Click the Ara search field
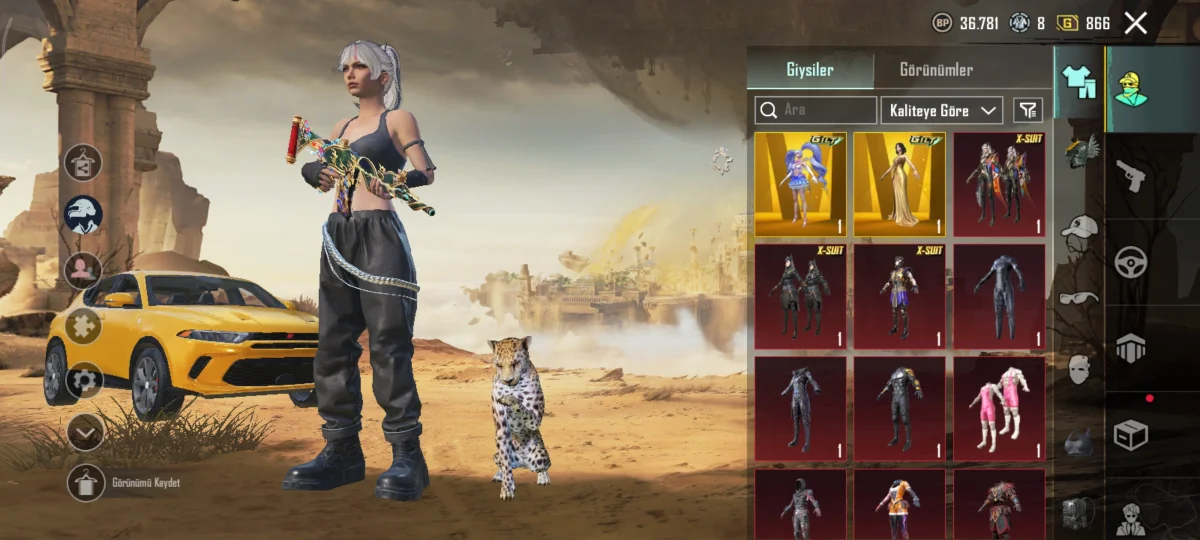 pyautogui.click(x=816, y=110)
